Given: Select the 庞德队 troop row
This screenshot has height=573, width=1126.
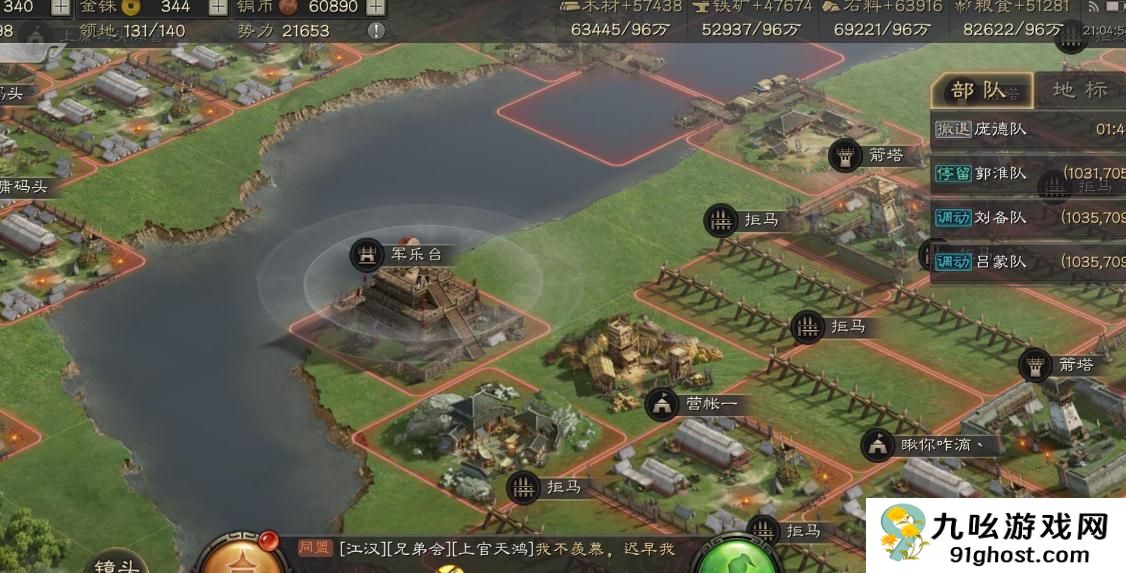Looking at the screenshot, I should coord(1028,129).
